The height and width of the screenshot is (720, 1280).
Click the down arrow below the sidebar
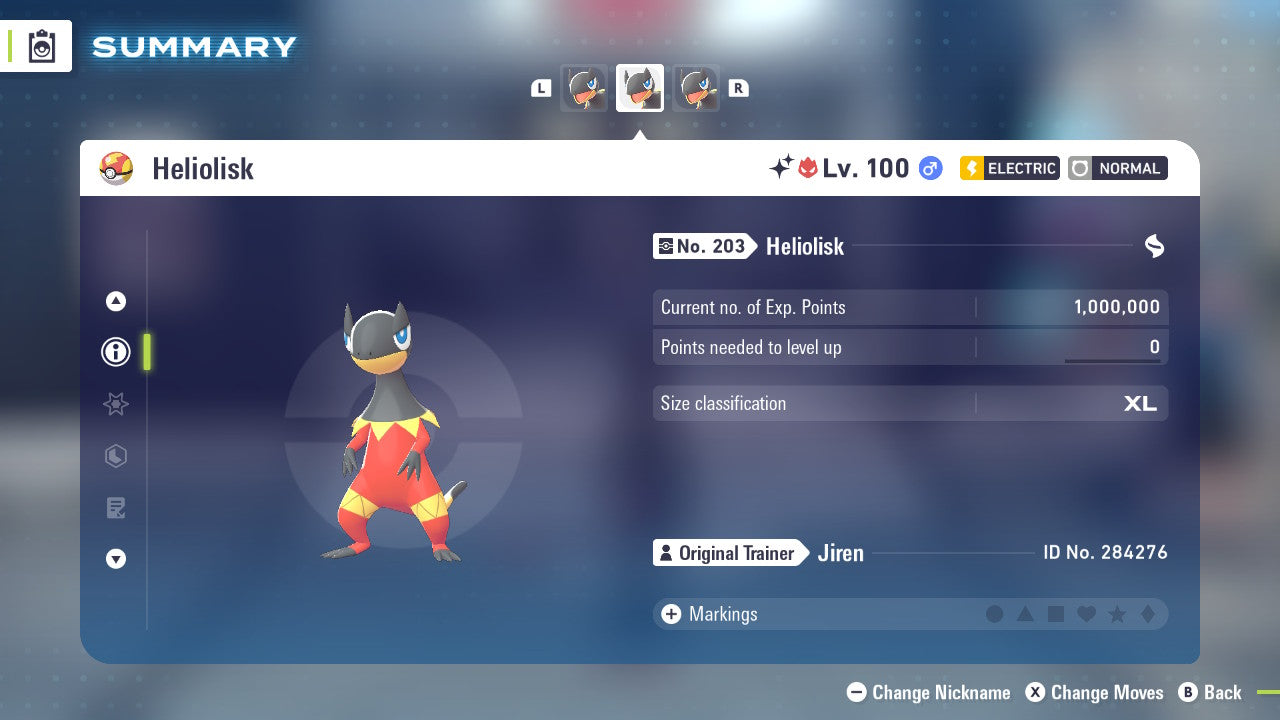[x=115, y=559]
